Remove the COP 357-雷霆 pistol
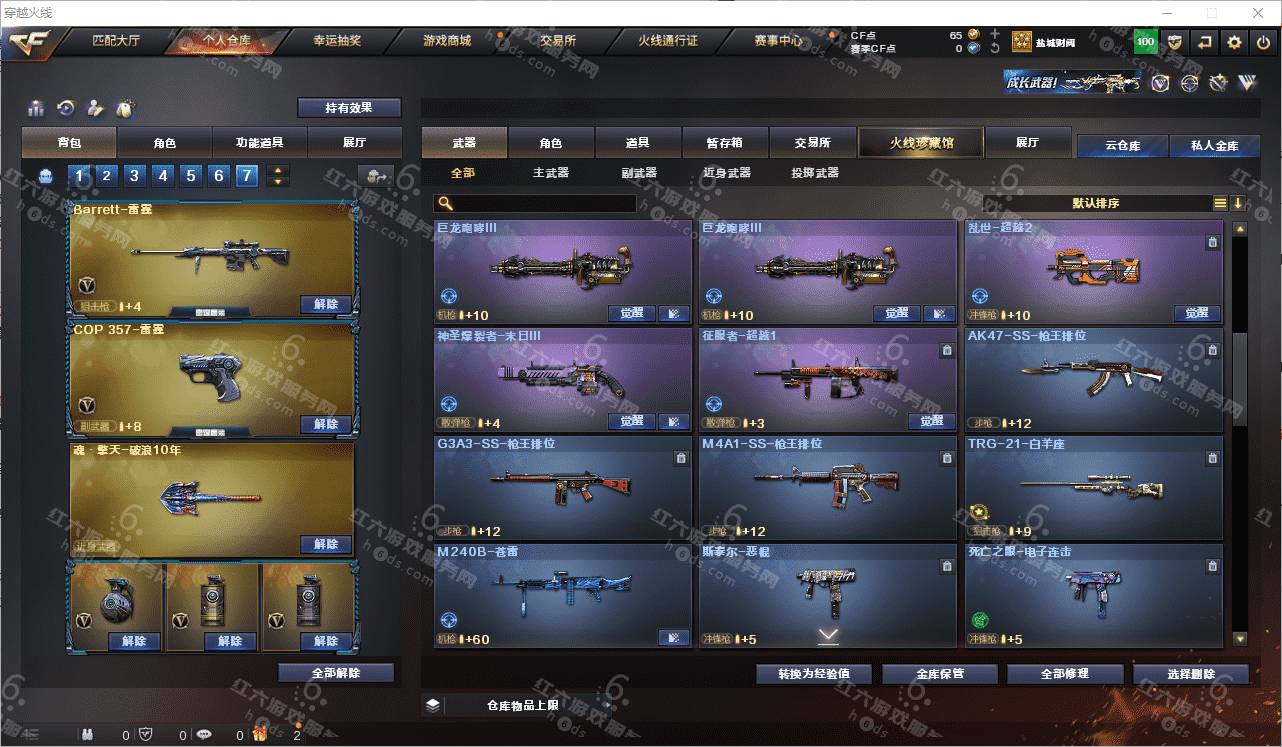 (x=326, y=424)
